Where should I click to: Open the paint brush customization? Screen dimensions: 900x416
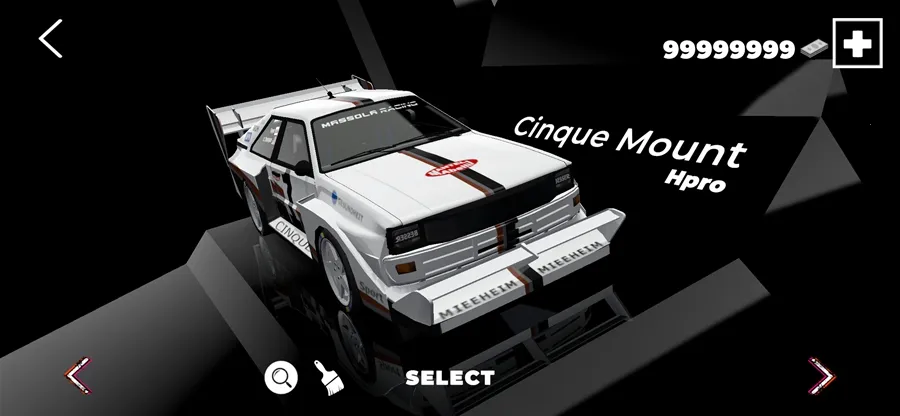click(325, 377)
